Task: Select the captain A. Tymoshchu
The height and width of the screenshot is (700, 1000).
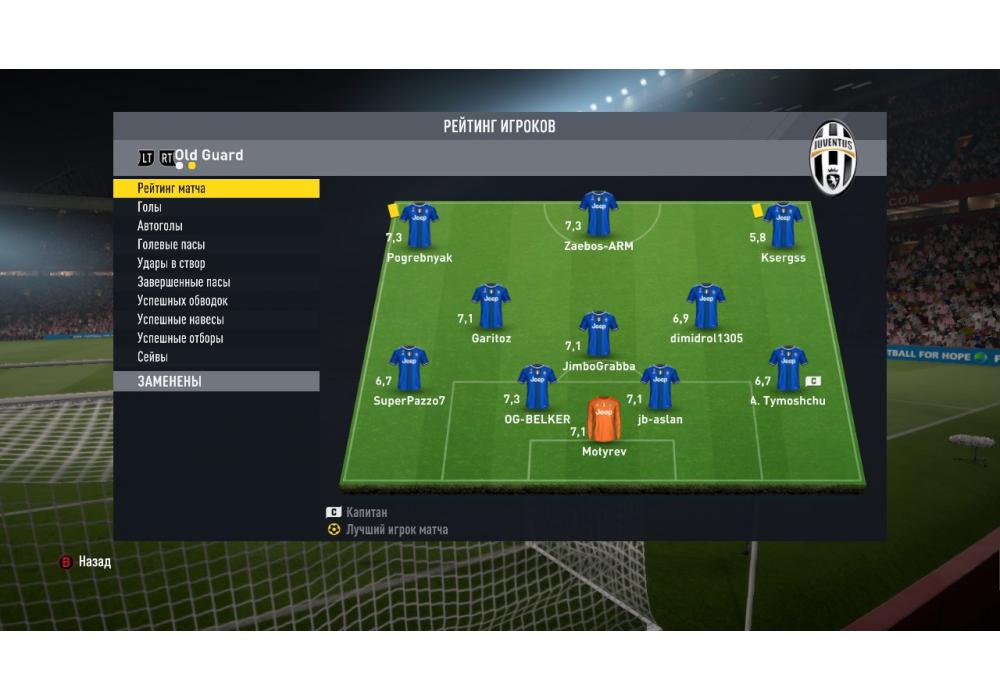Action: [x=788, y=369]
